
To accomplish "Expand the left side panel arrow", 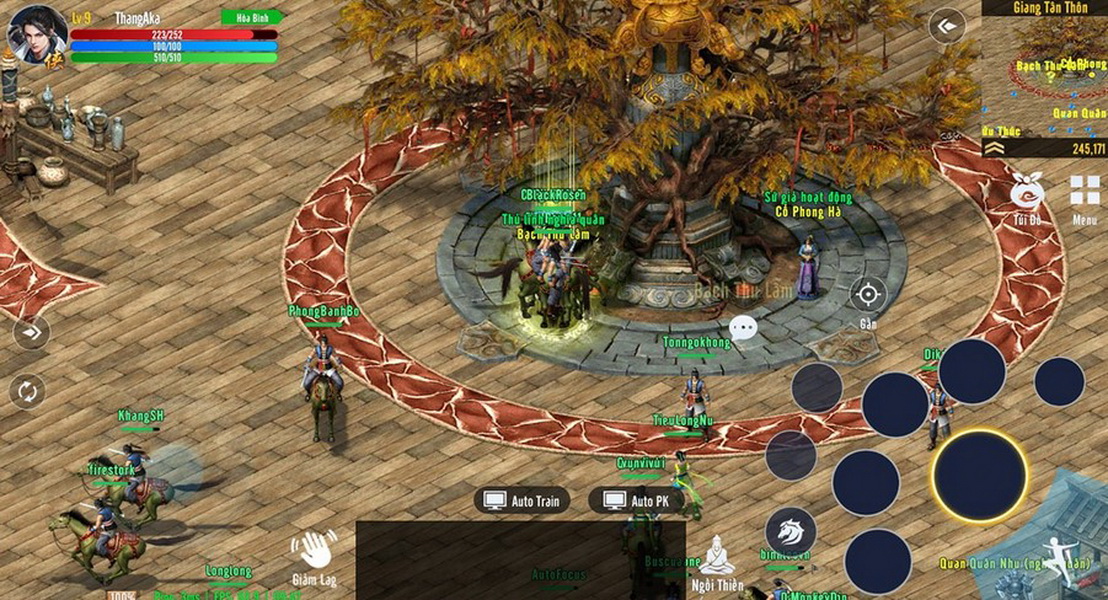I will coord(31,332).
